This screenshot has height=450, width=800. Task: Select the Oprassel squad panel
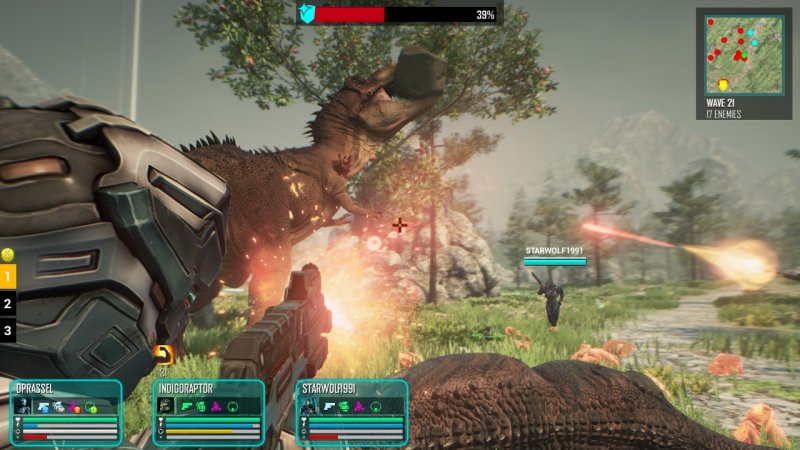[x=66, y=412]
